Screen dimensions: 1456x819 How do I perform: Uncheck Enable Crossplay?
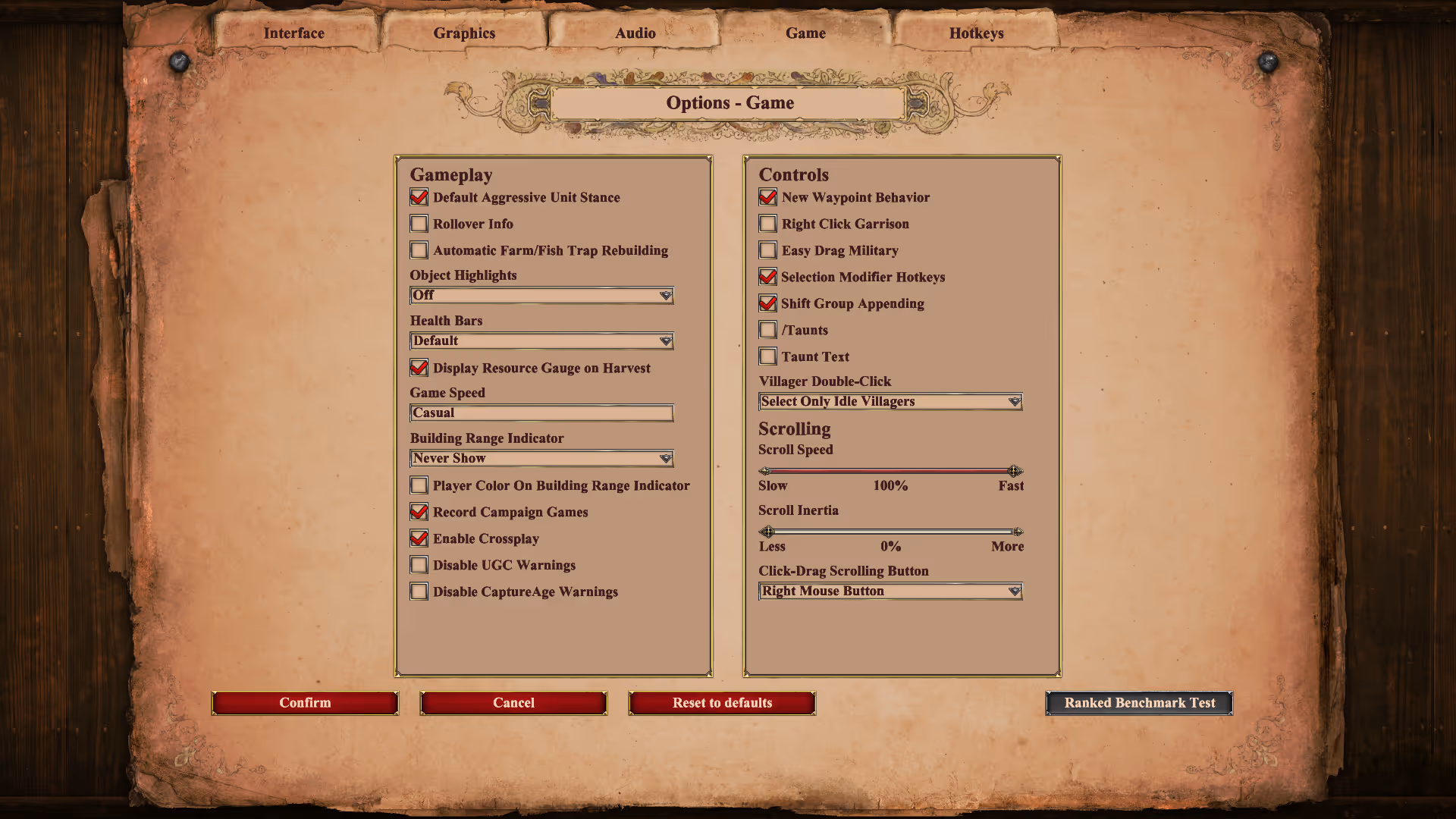click(x=419, y=538)
